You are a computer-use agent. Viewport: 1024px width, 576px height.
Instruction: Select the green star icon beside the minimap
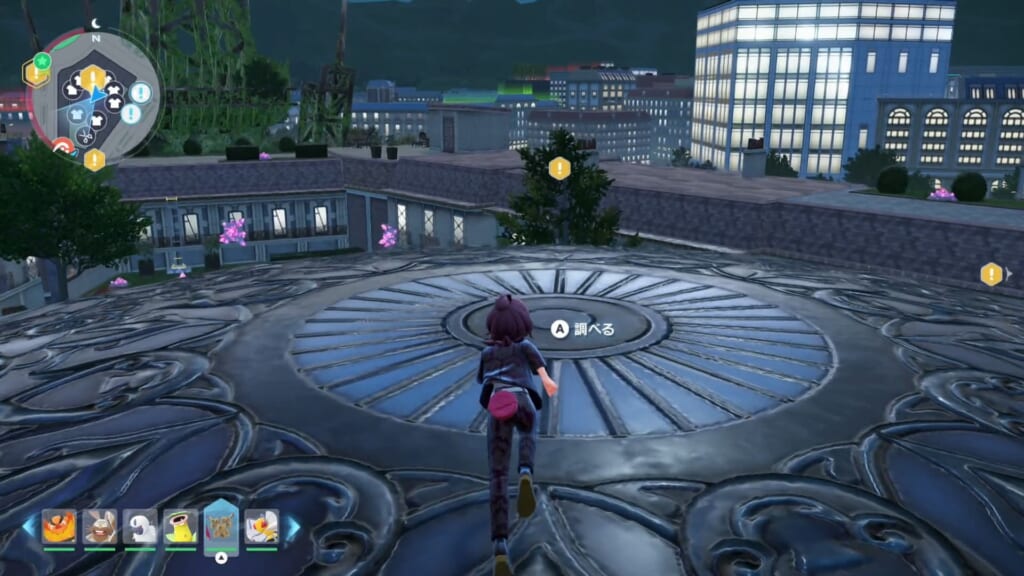click(x=42, y=61)
